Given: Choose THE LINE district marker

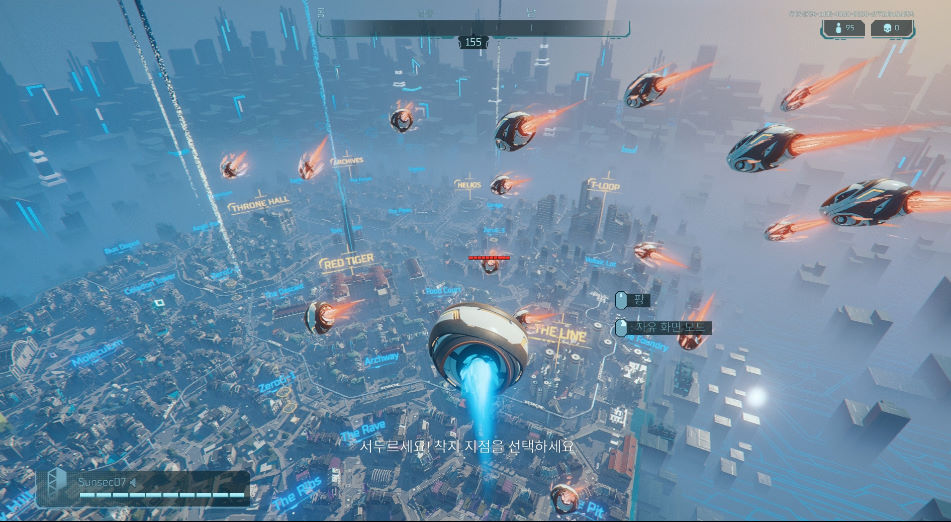Looking at the screenshot, I should tap(561, 334).
